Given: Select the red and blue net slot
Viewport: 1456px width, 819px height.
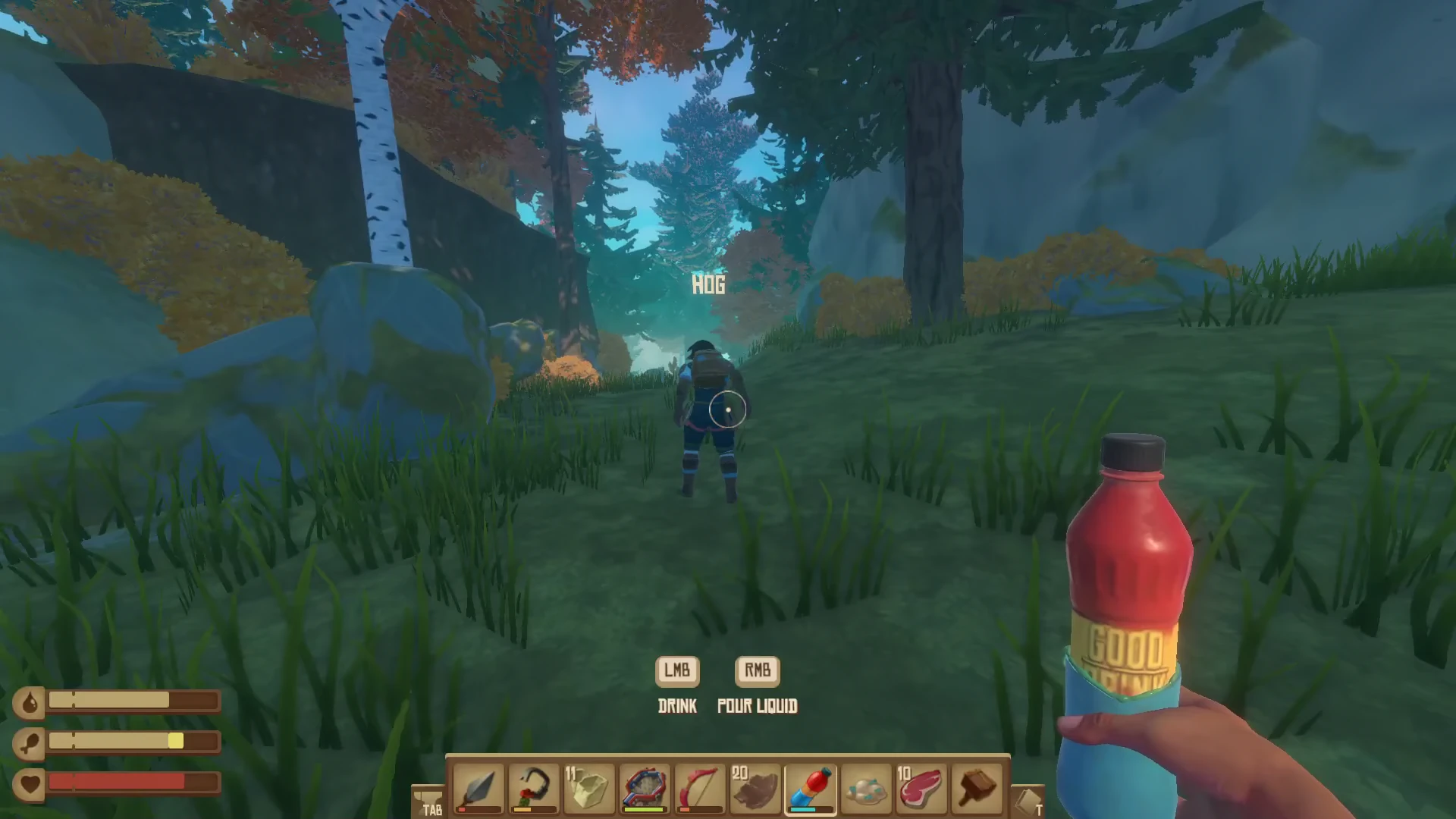Looking at the screenshot, I should point(645,789).
